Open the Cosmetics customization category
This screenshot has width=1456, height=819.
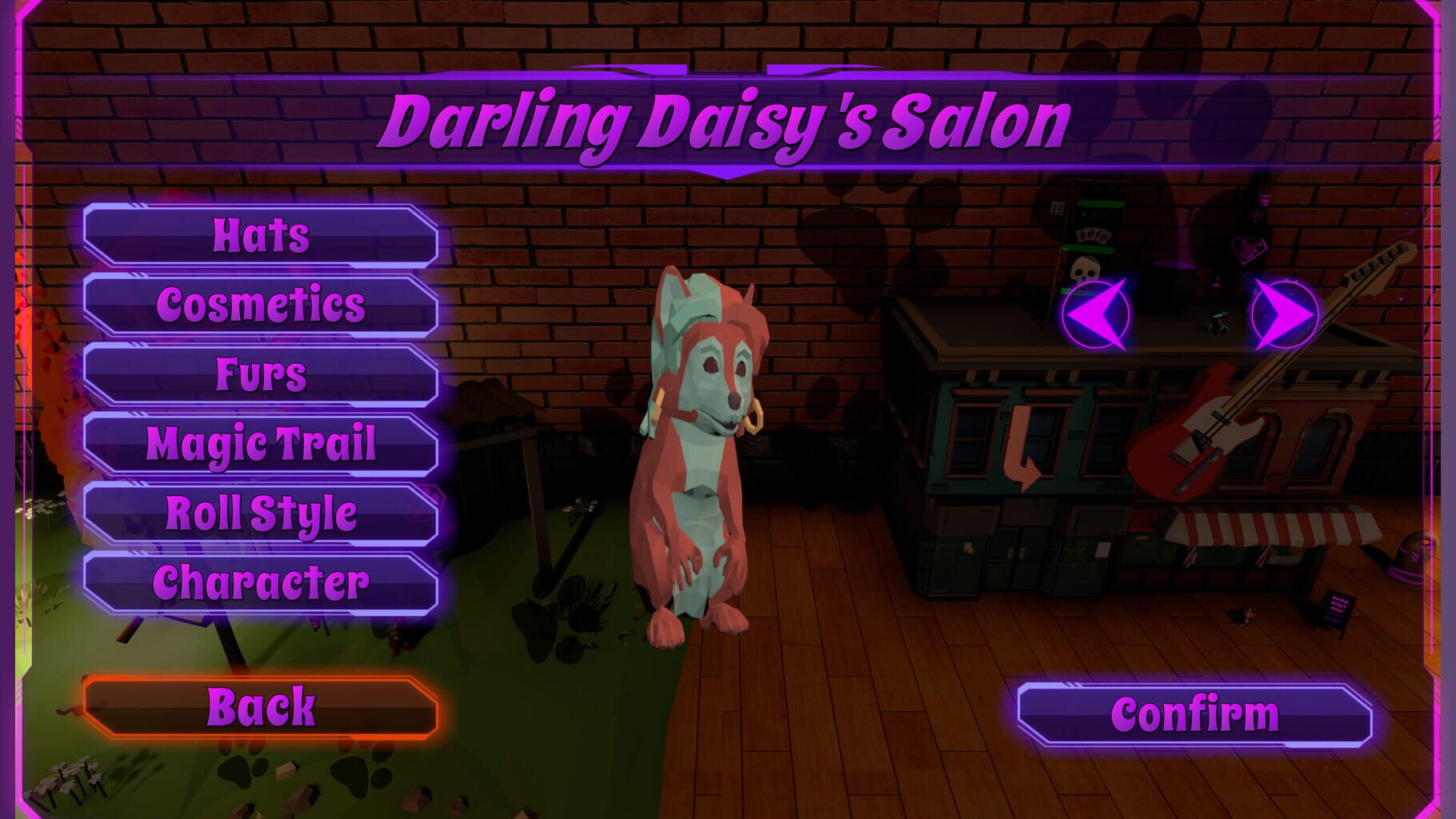click(260, 305)
